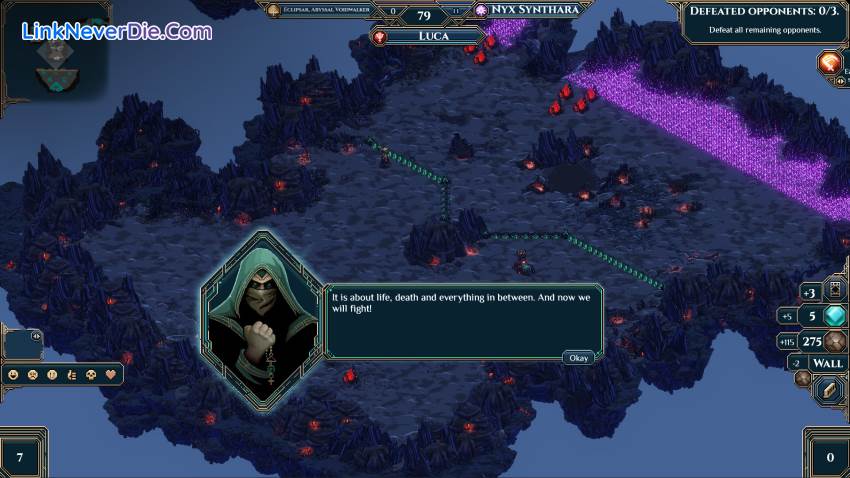Expand the panel under the orange ability

pos(839,81)
